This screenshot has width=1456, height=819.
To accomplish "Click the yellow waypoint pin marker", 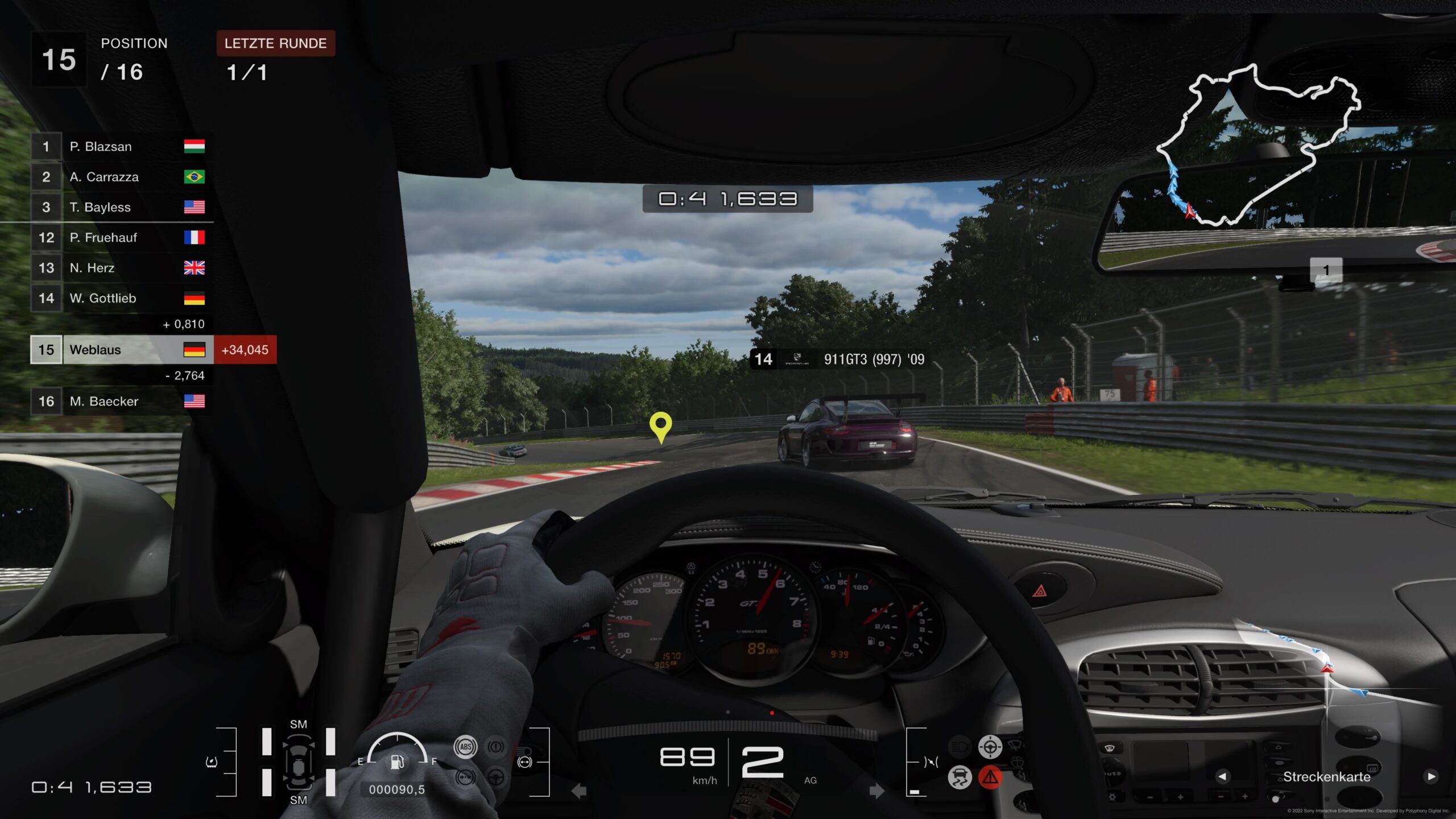I will coord(660,427).
